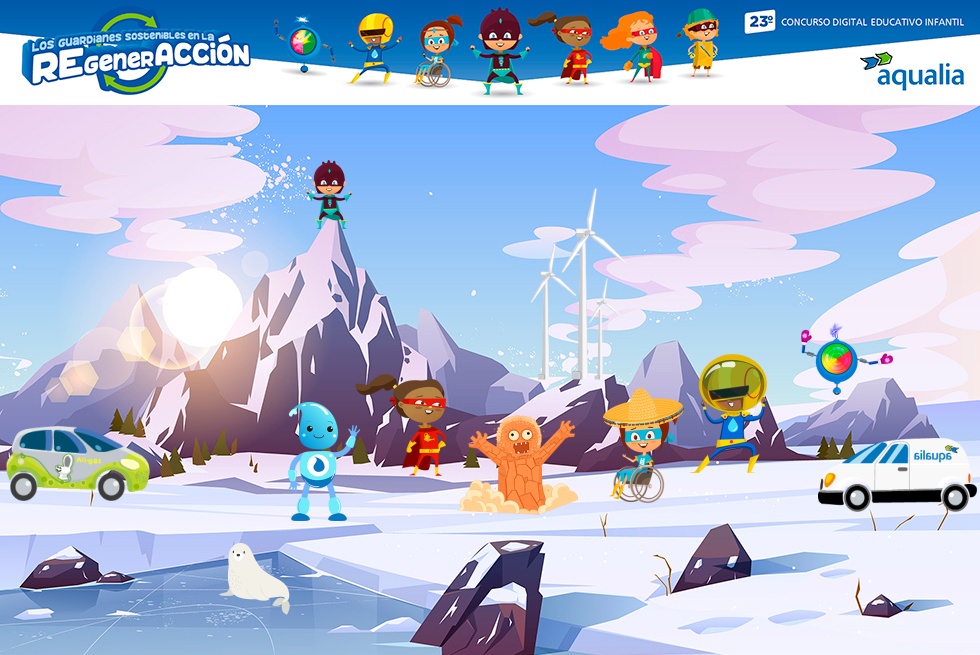980x655 pixels.
Task: Click the REgenerACCIÓN game logo
Action: [137, 55]
